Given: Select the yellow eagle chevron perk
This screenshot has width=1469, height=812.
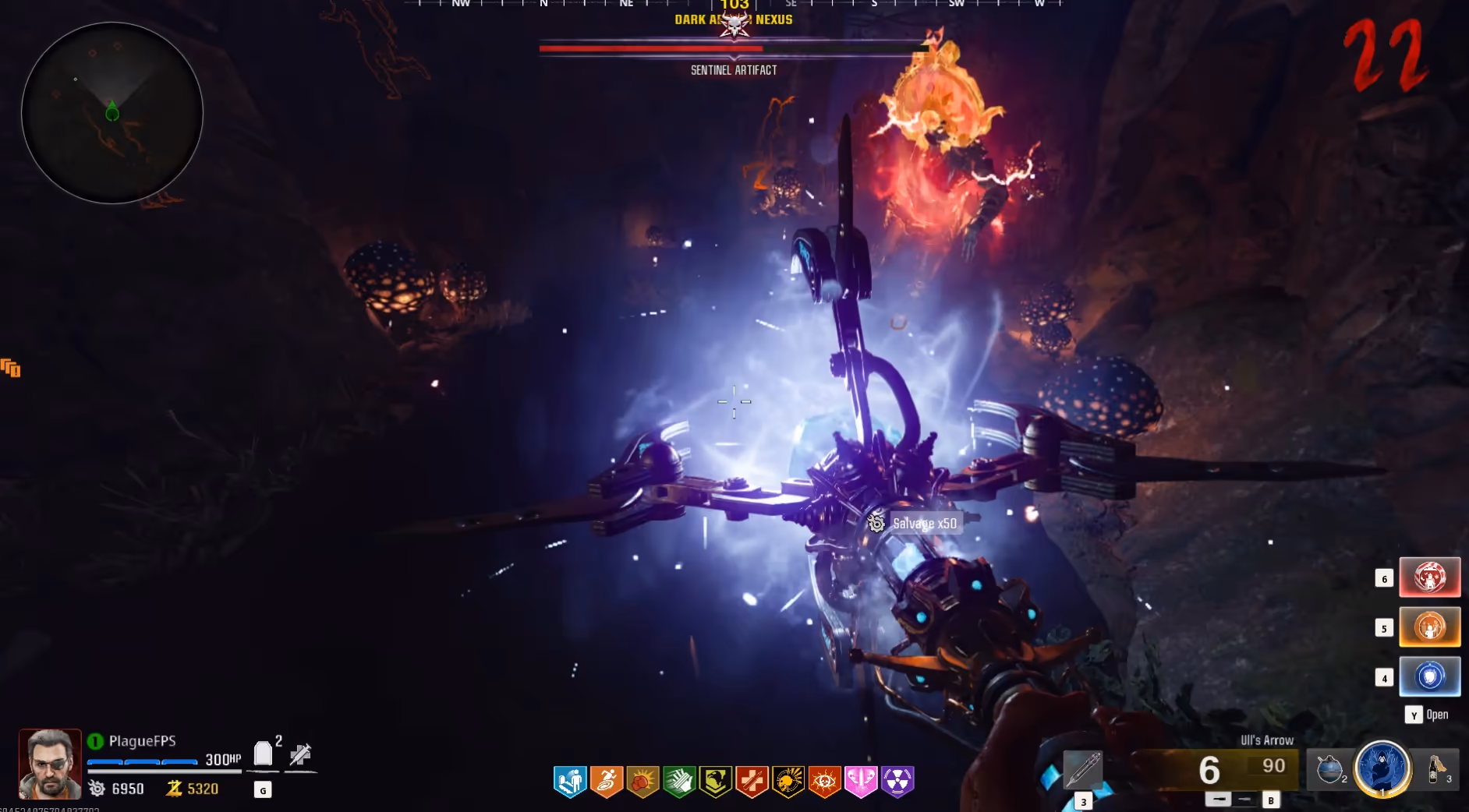Looking at the screenshot, I should (x=715, y=781).
